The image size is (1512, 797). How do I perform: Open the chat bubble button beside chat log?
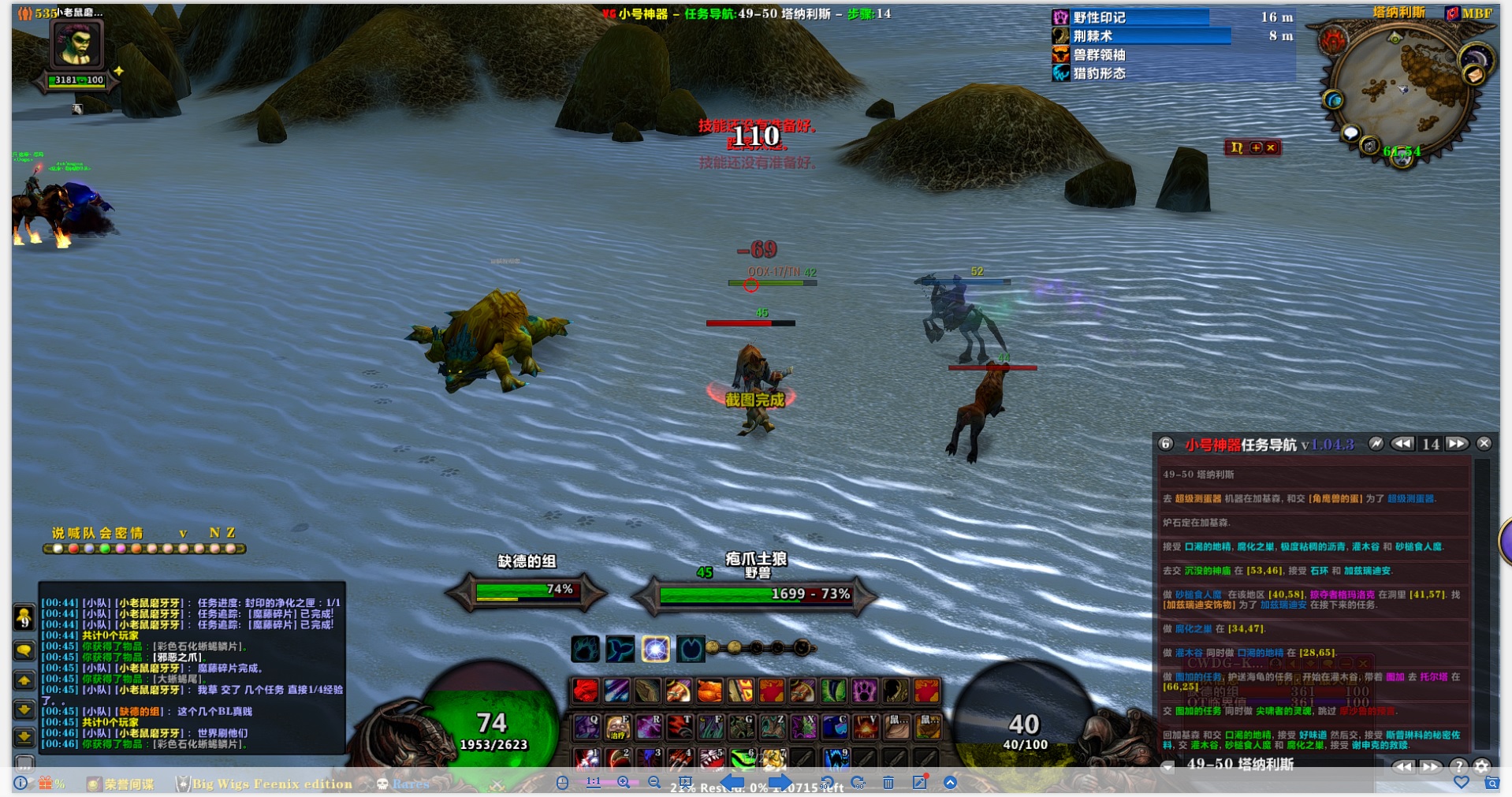click(24, 650)
